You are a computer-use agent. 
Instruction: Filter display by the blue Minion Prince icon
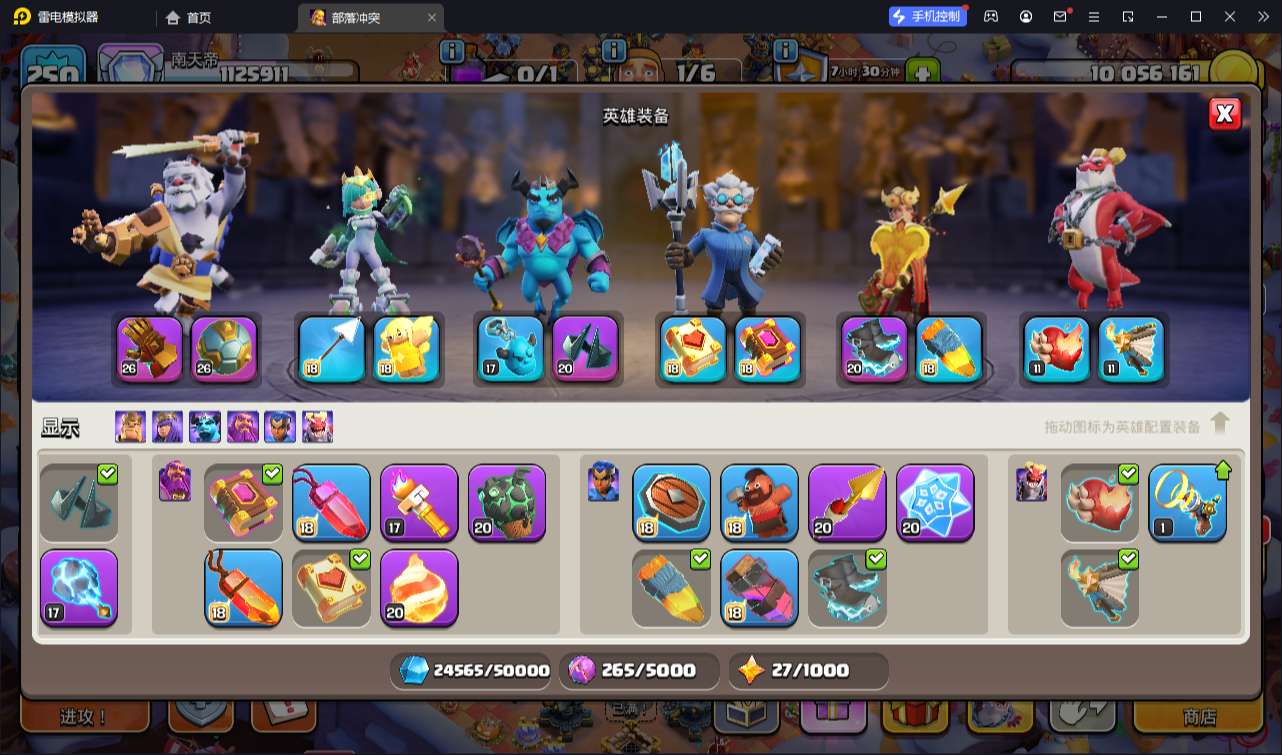(x=205, y=427)
